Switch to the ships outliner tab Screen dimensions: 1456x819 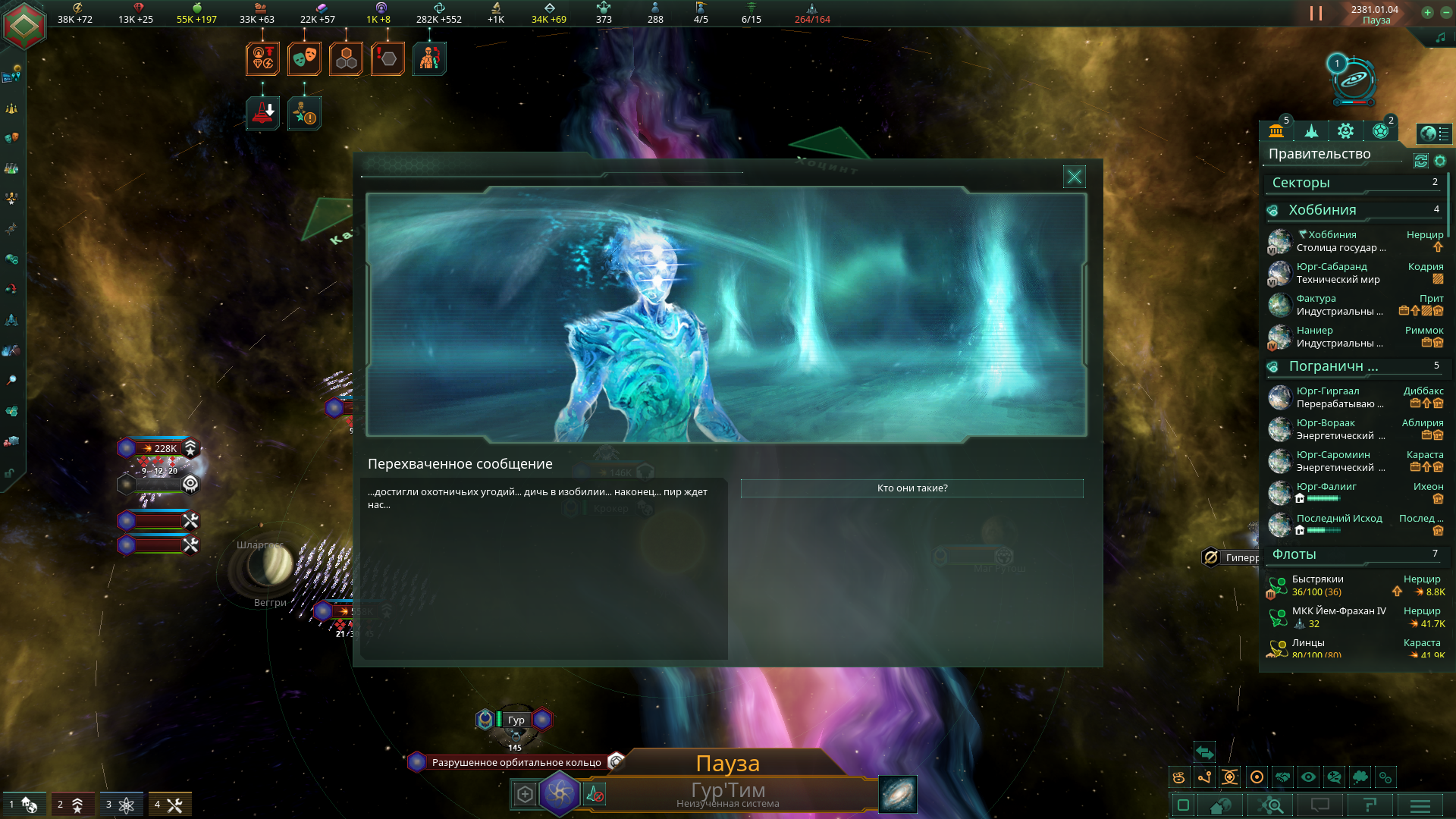click(x=1311, y=131)
